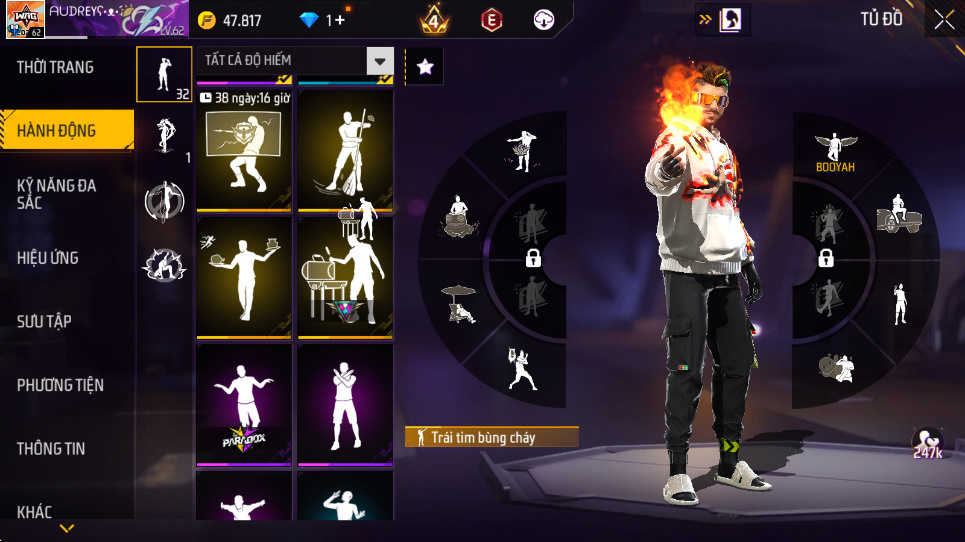Pick the waiter carrying trays emote
Screen dimensions: 965x542
pos(244,277)
